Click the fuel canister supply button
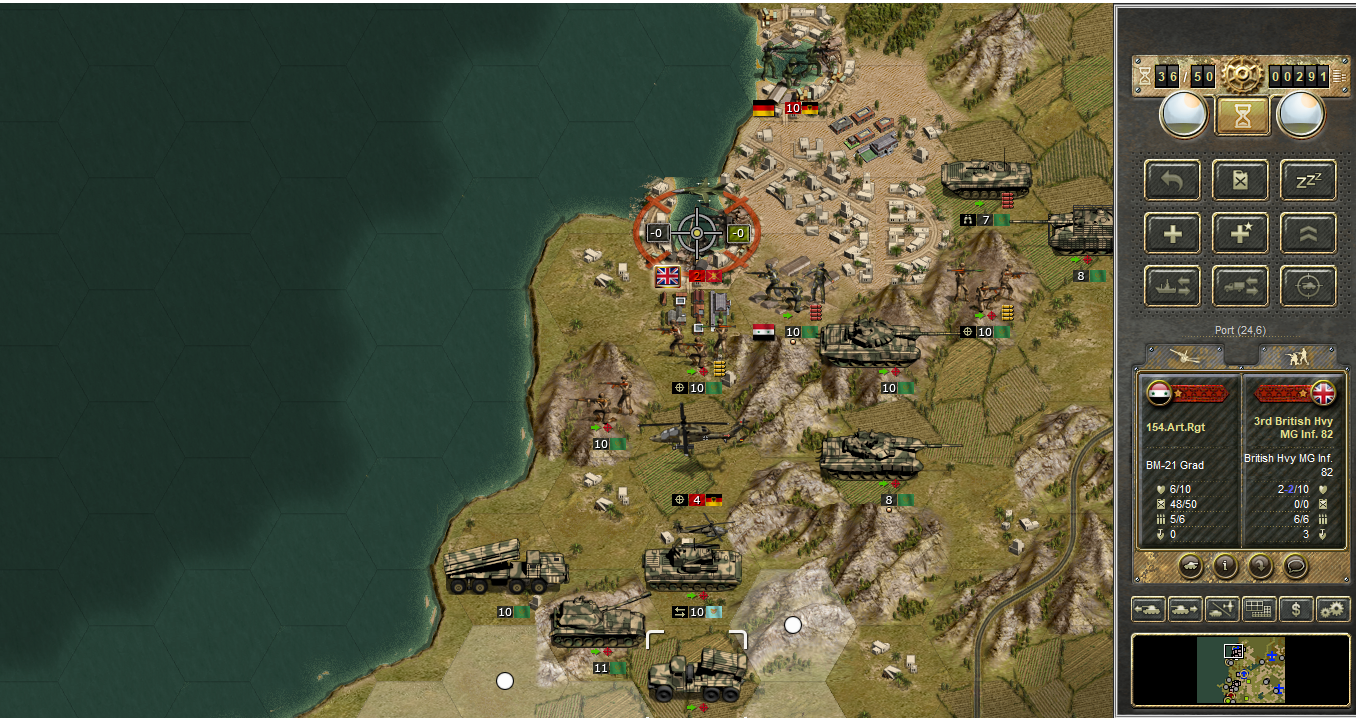 coord(1240,180)
